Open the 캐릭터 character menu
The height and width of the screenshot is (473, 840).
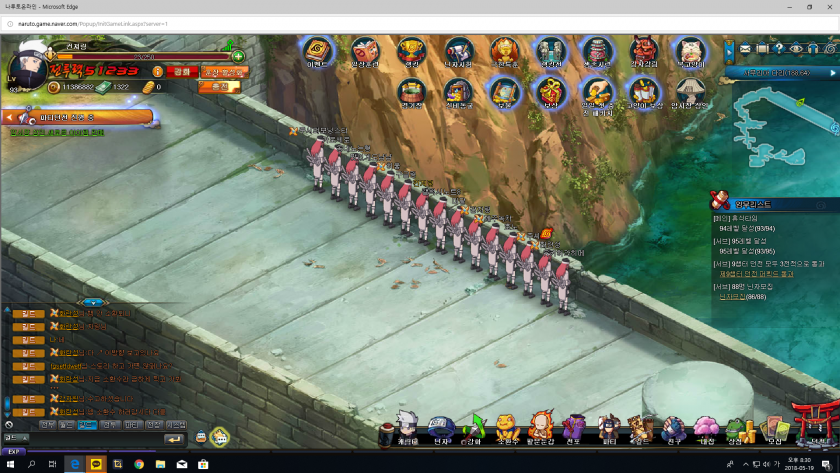pyautogui.click(x=407, y=430)
